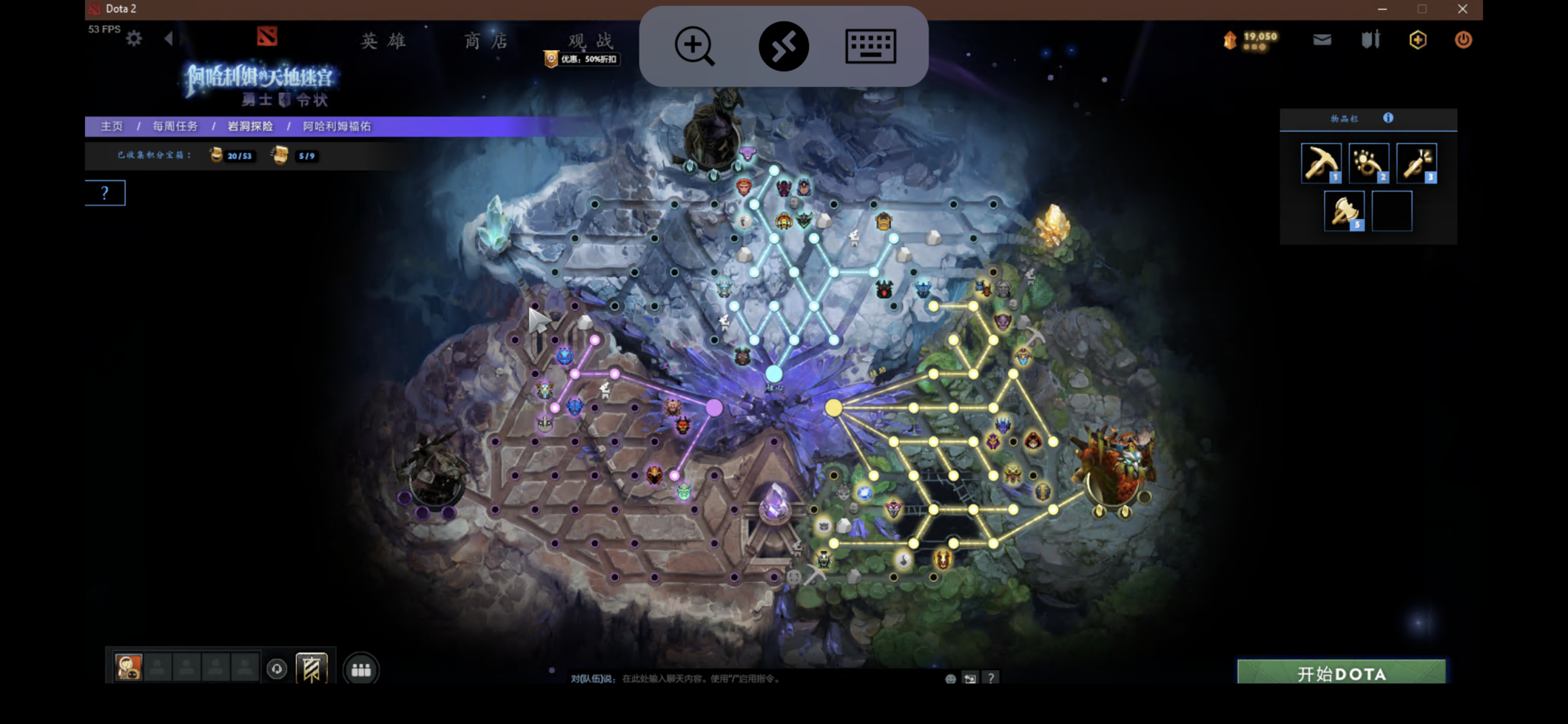
Task: Start a match with 开始DOTA
Action: (x=1341, y=673)
